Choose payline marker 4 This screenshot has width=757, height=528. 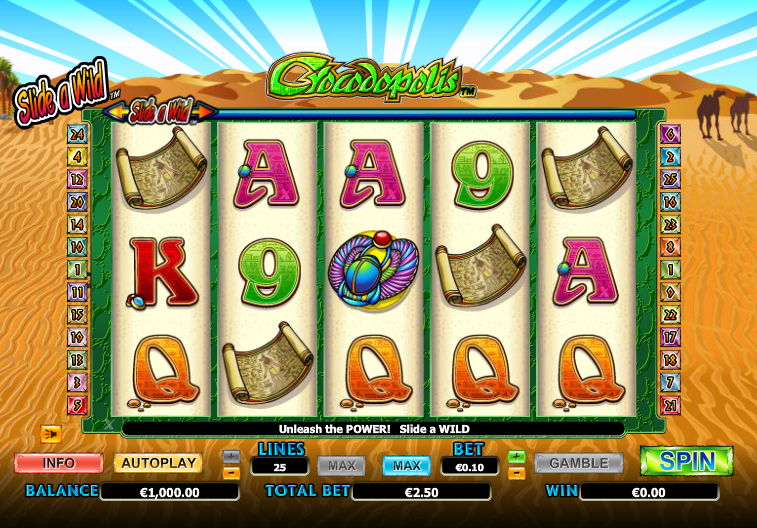(77, 156)
